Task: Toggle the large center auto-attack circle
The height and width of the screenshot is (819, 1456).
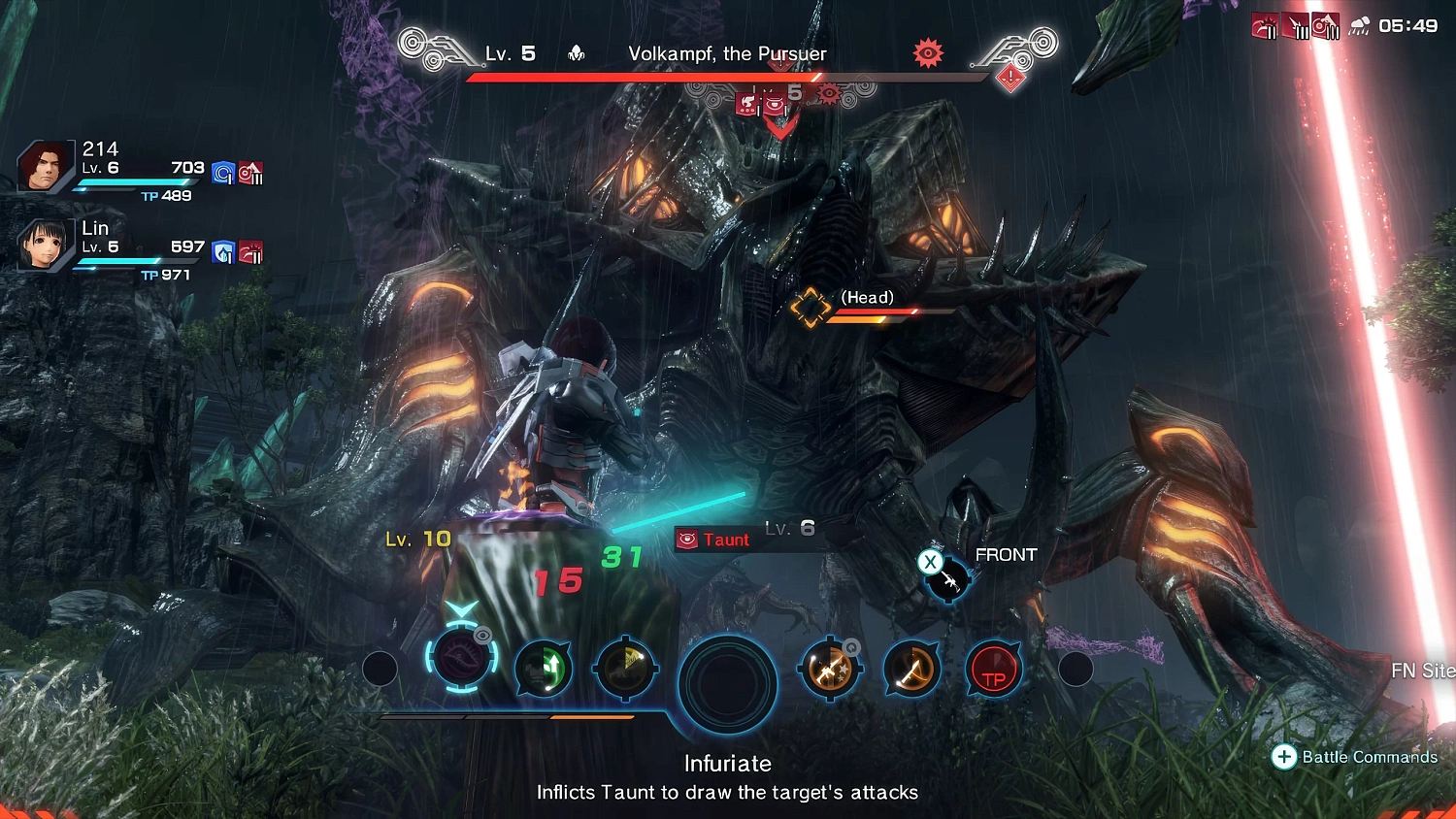Action: click(x=728, y=684)
